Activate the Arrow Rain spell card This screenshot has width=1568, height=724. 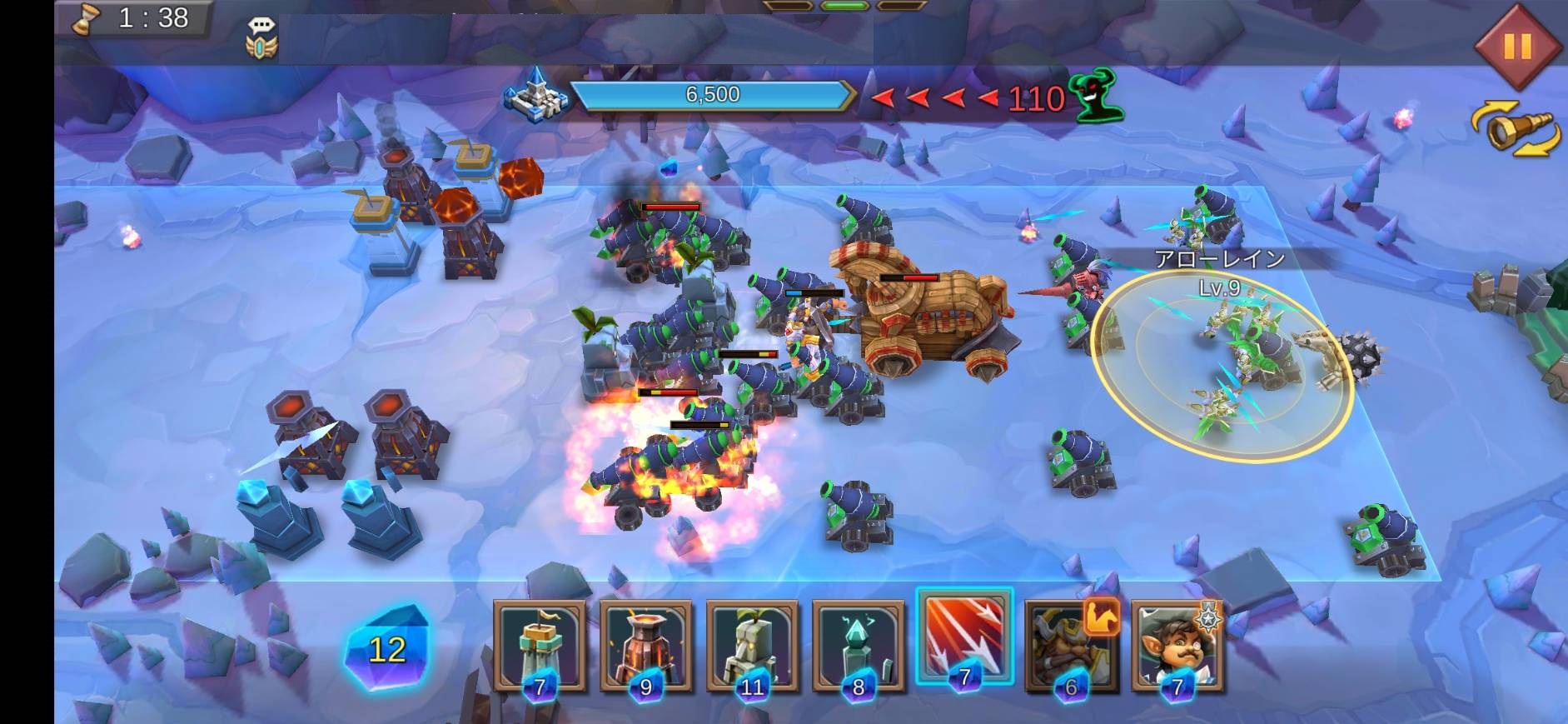(x=964, y=638)
